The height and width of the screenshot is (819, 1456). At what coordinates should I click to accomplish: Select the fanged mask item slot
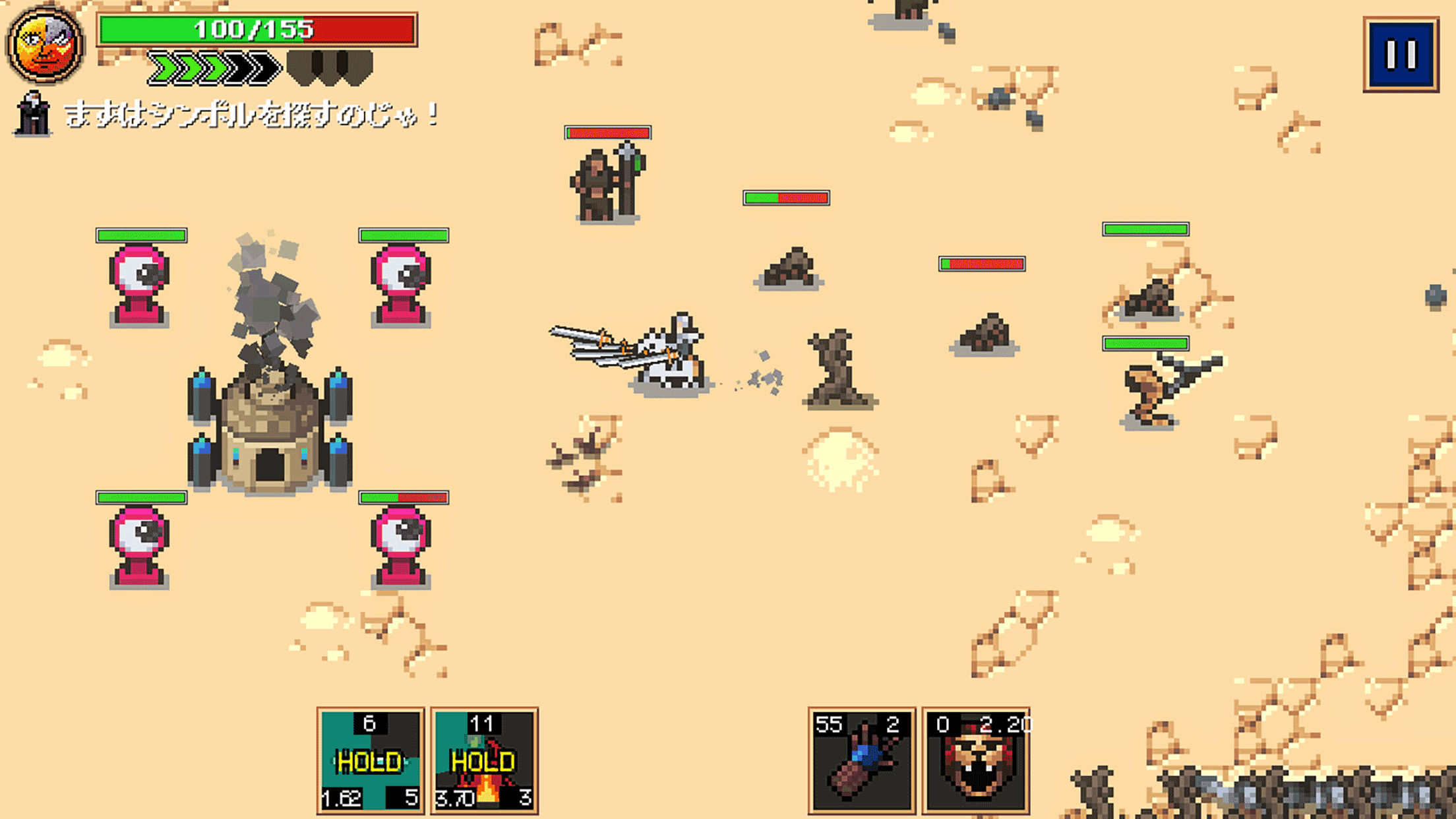977,765
